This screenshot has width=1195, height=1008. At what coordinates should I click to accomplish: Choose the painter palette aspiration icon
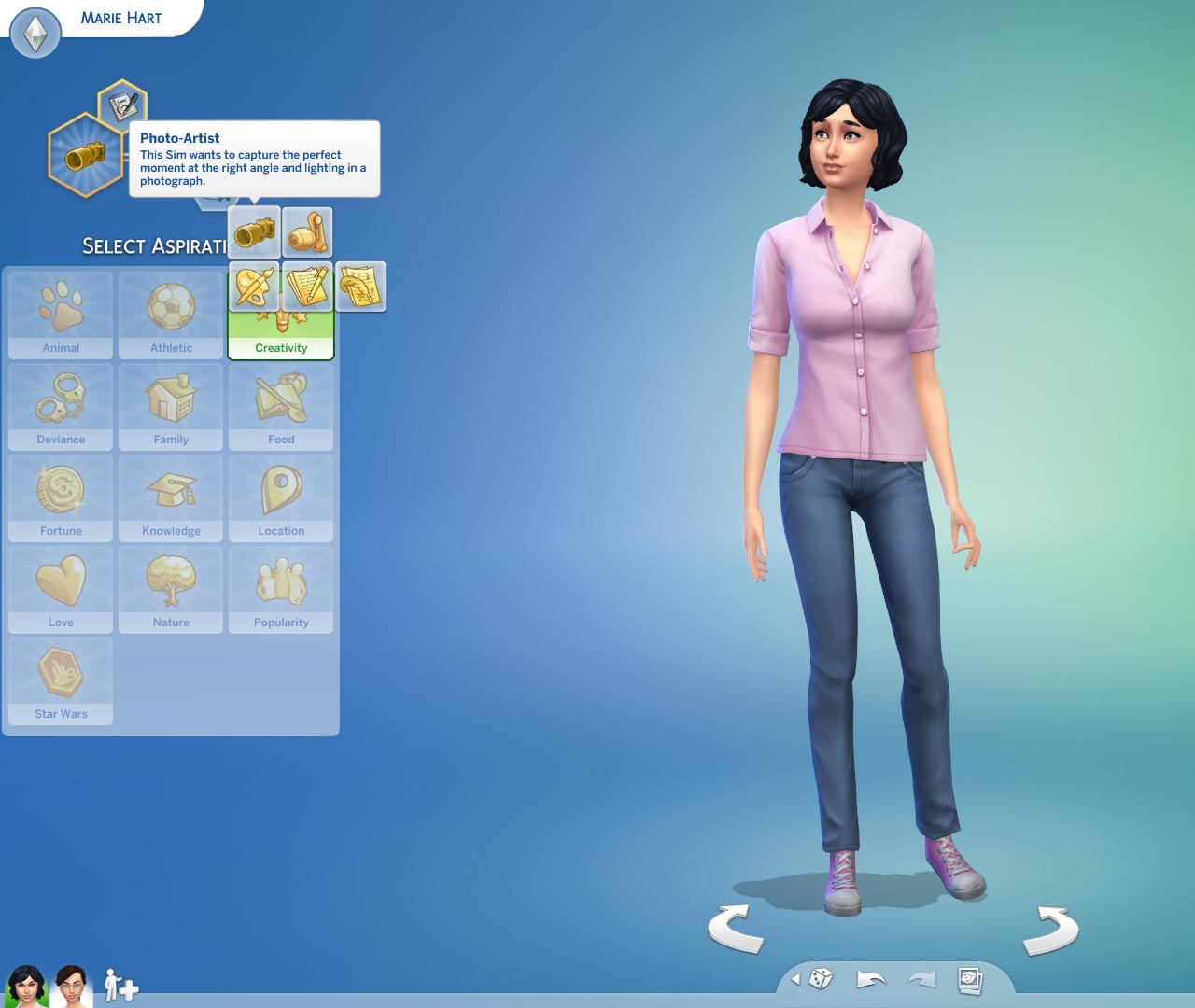254,287
